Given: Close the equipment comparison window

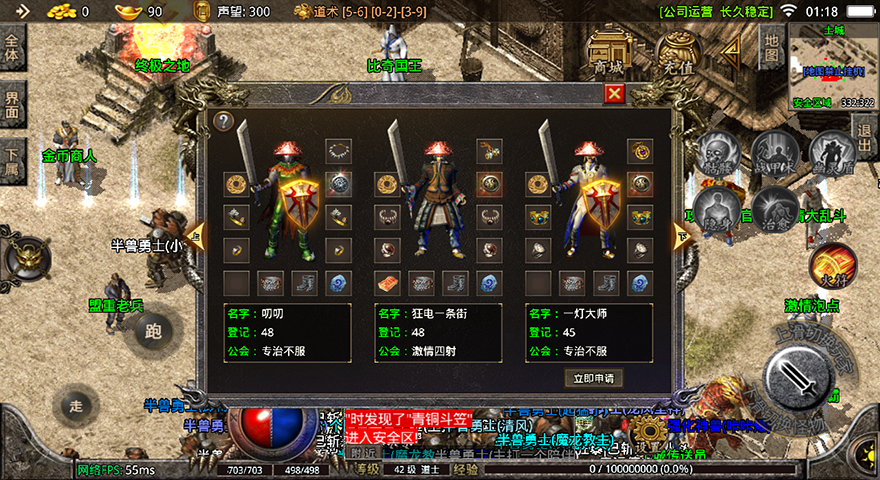Looking at the screenshot, I should [x=615, y=93].
